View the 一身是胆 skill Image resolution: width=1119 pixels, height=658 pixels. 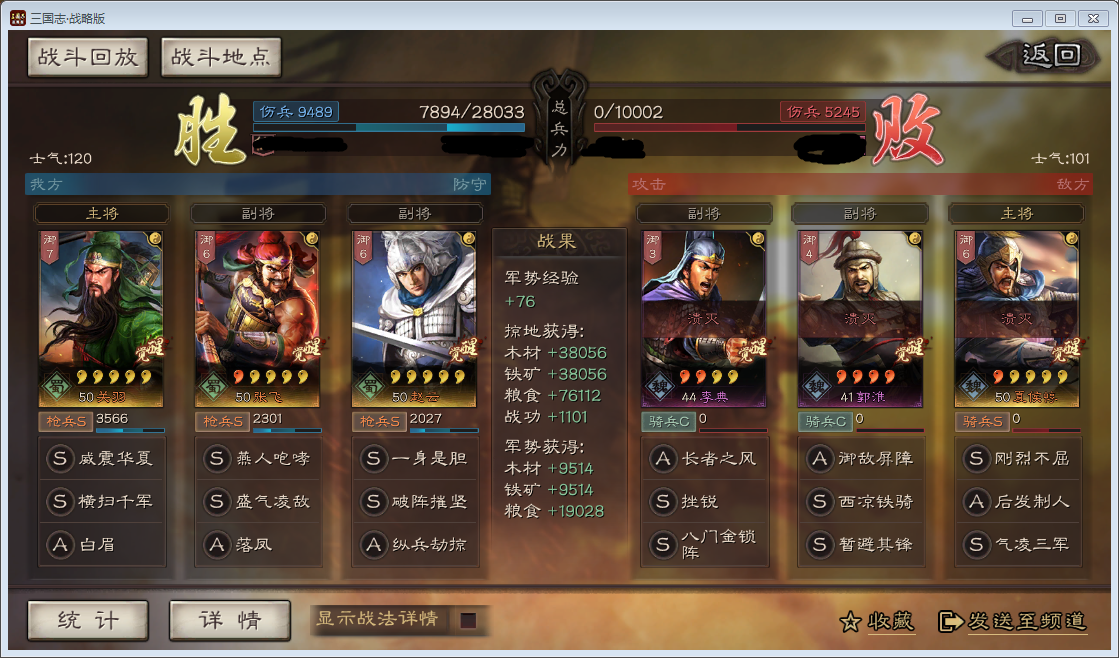coord(414,459)
